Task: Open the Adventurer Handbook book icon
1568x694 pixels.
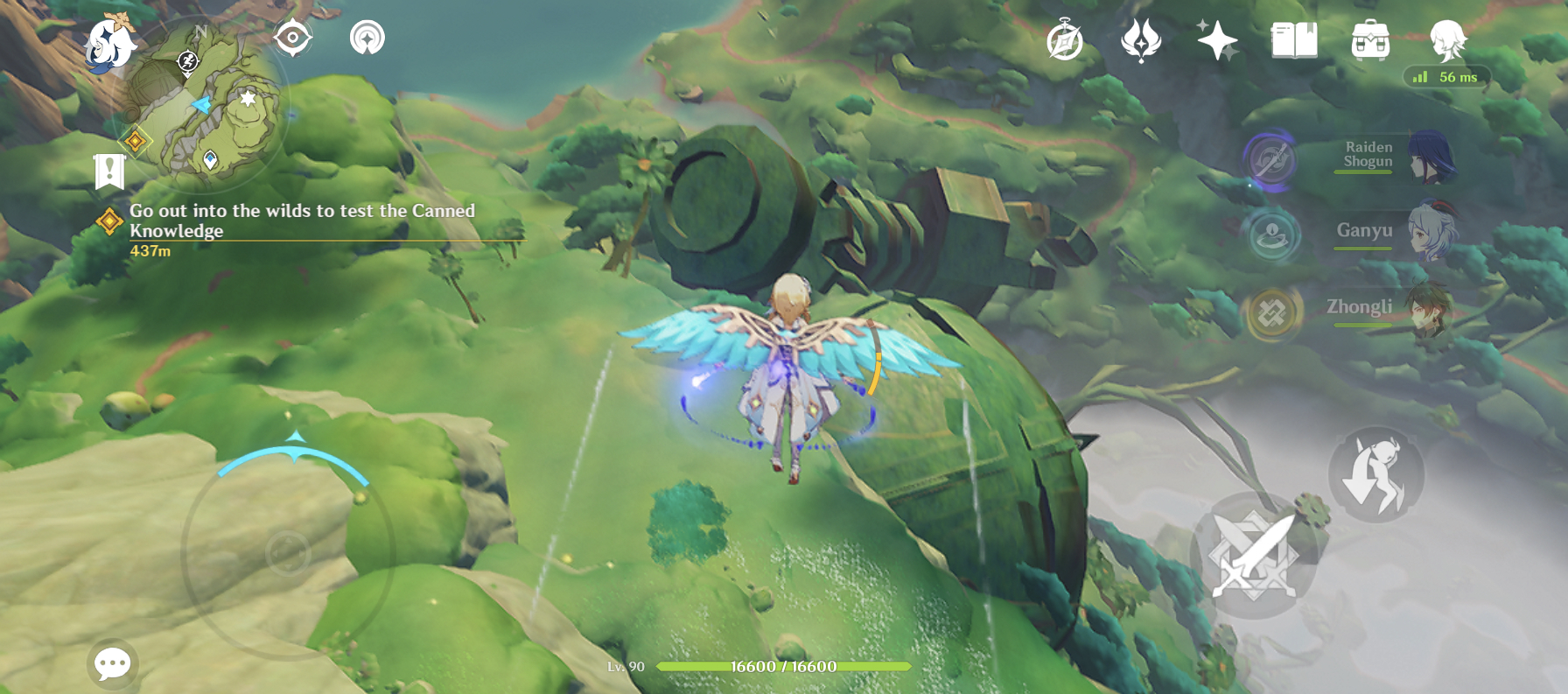Action: click(1294, 40)
